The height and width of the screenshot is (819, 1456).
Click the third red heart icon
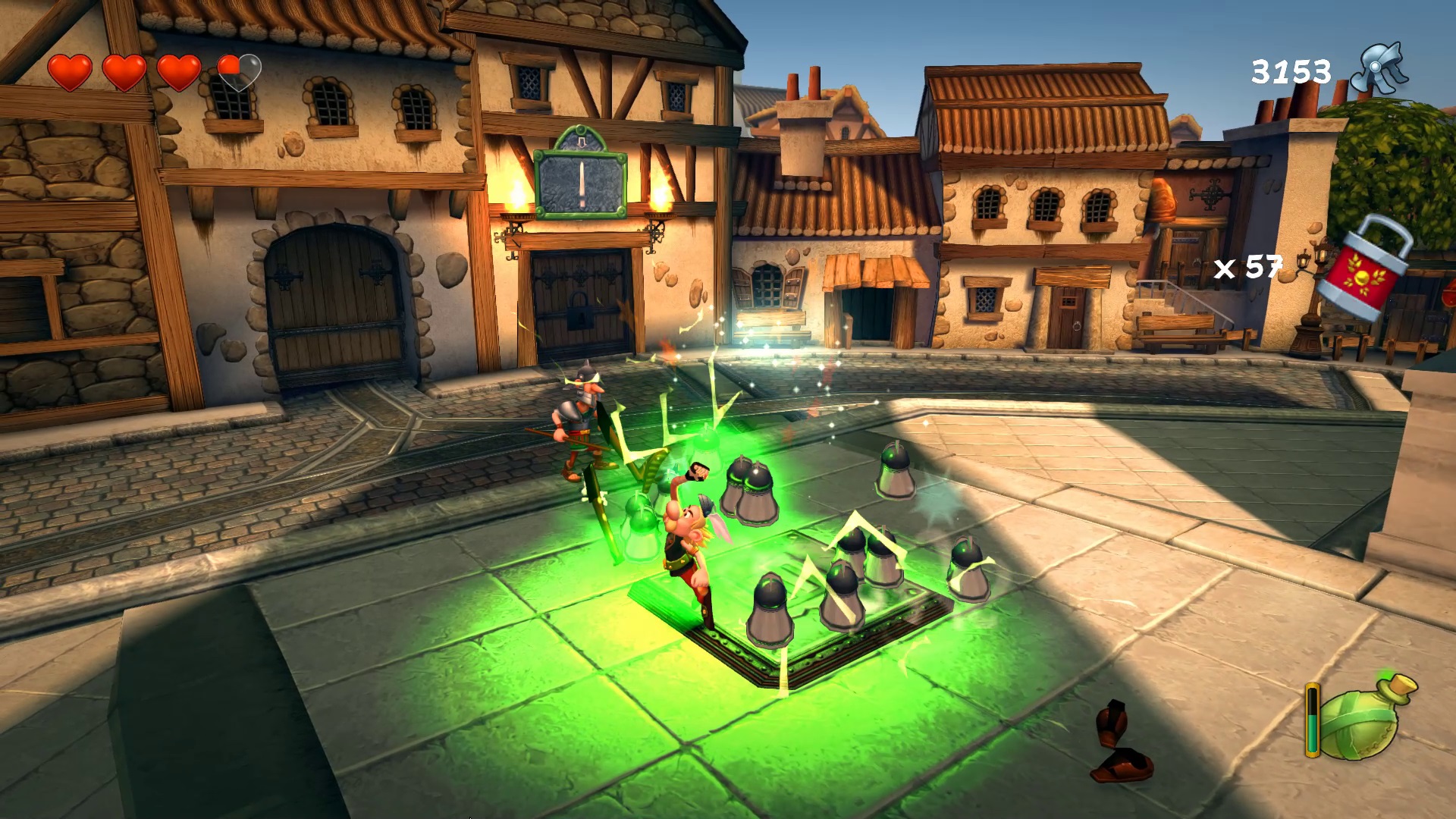(x=180, y=72)
